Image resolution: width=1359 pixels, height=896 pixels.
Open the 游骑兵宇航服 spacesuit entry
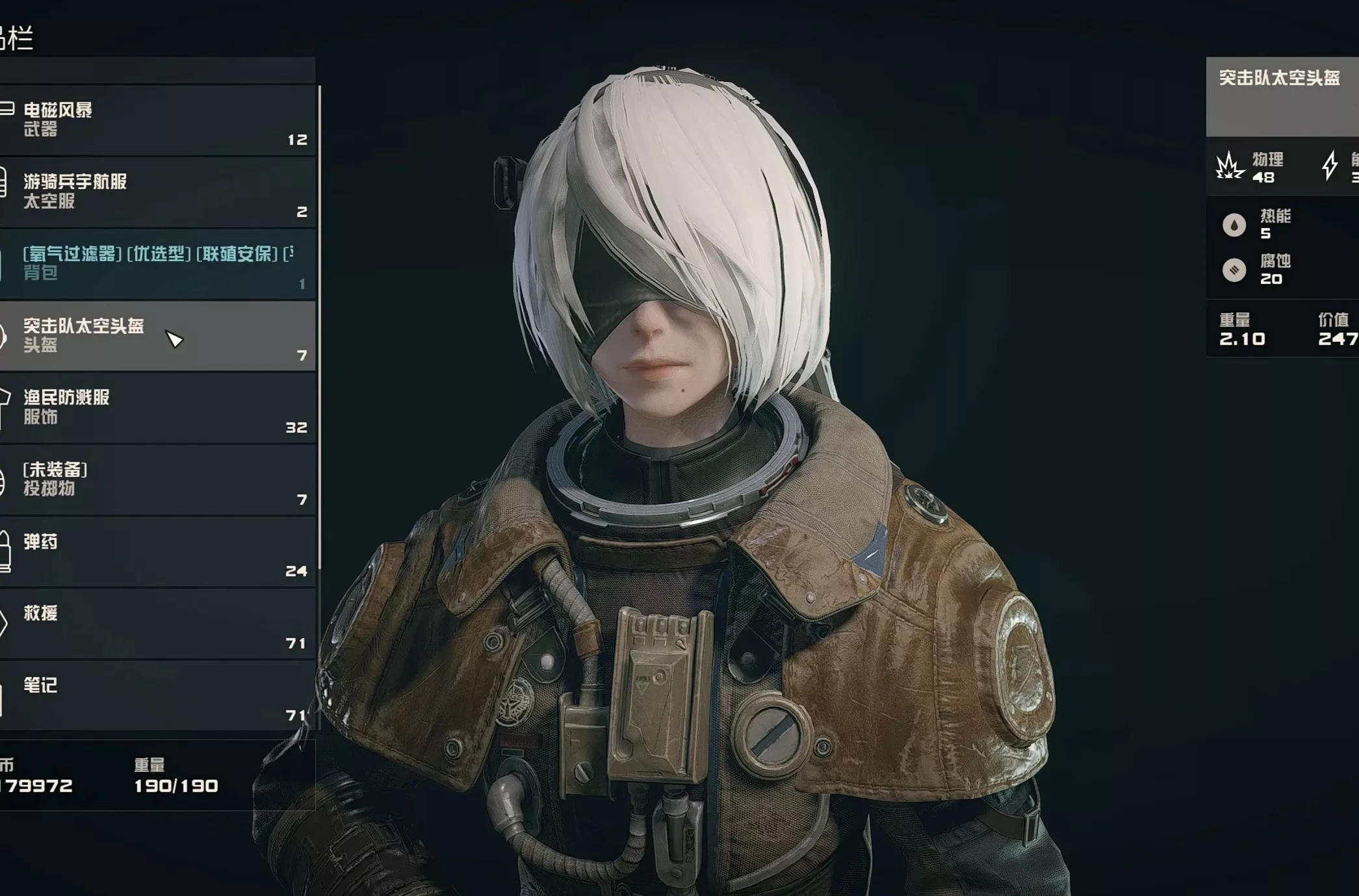156,192
